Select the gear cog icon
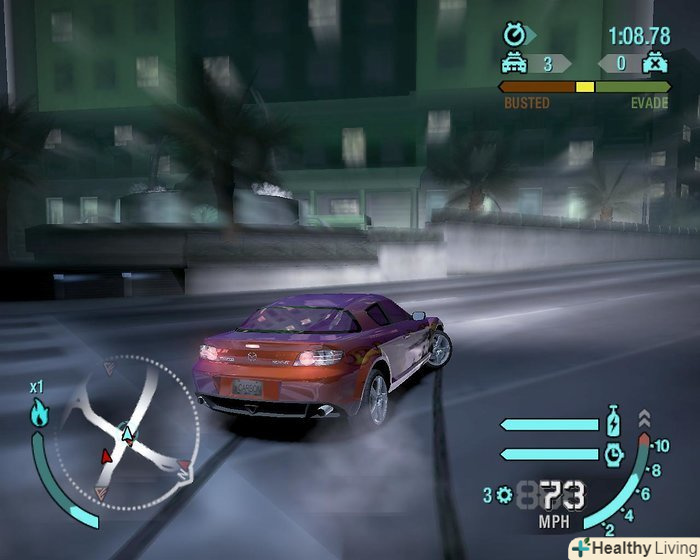This screenshot has height=560, width=700. (503, 494)
